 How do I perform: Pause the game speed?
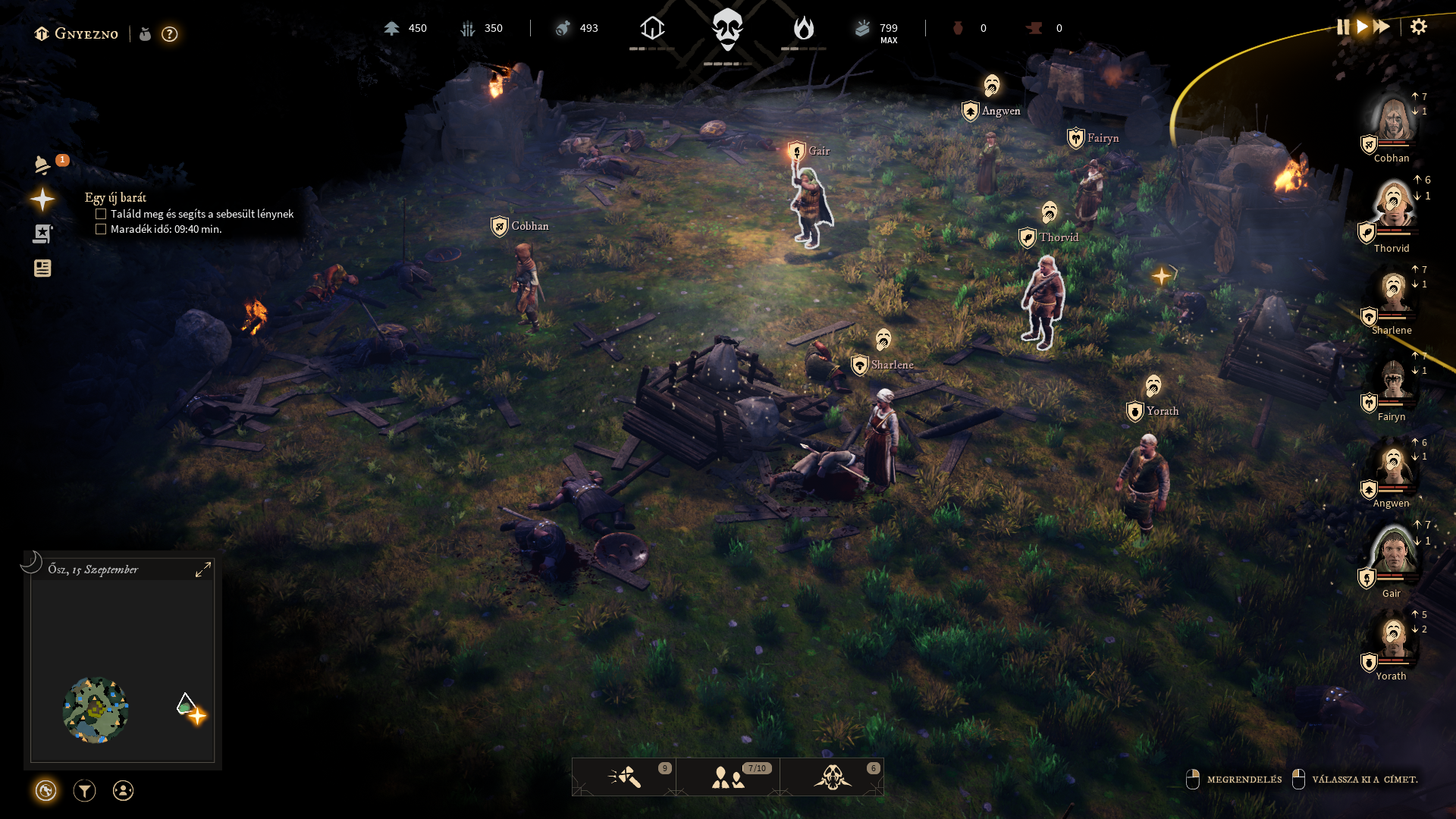click(1343, 27)
